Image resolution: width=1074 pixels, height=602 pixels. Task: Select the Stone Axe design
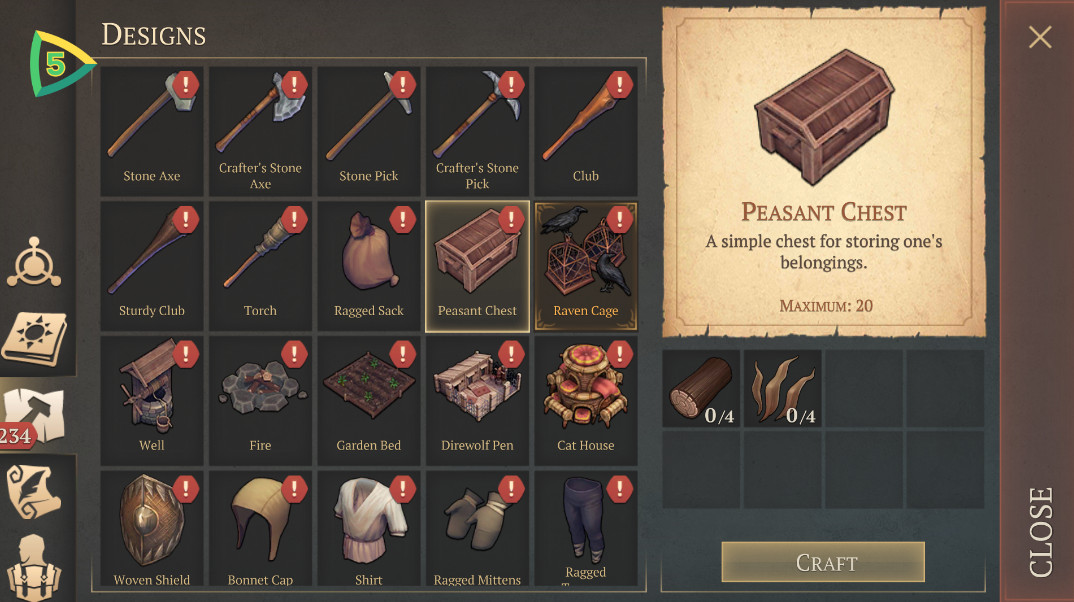tap(152, 131)
